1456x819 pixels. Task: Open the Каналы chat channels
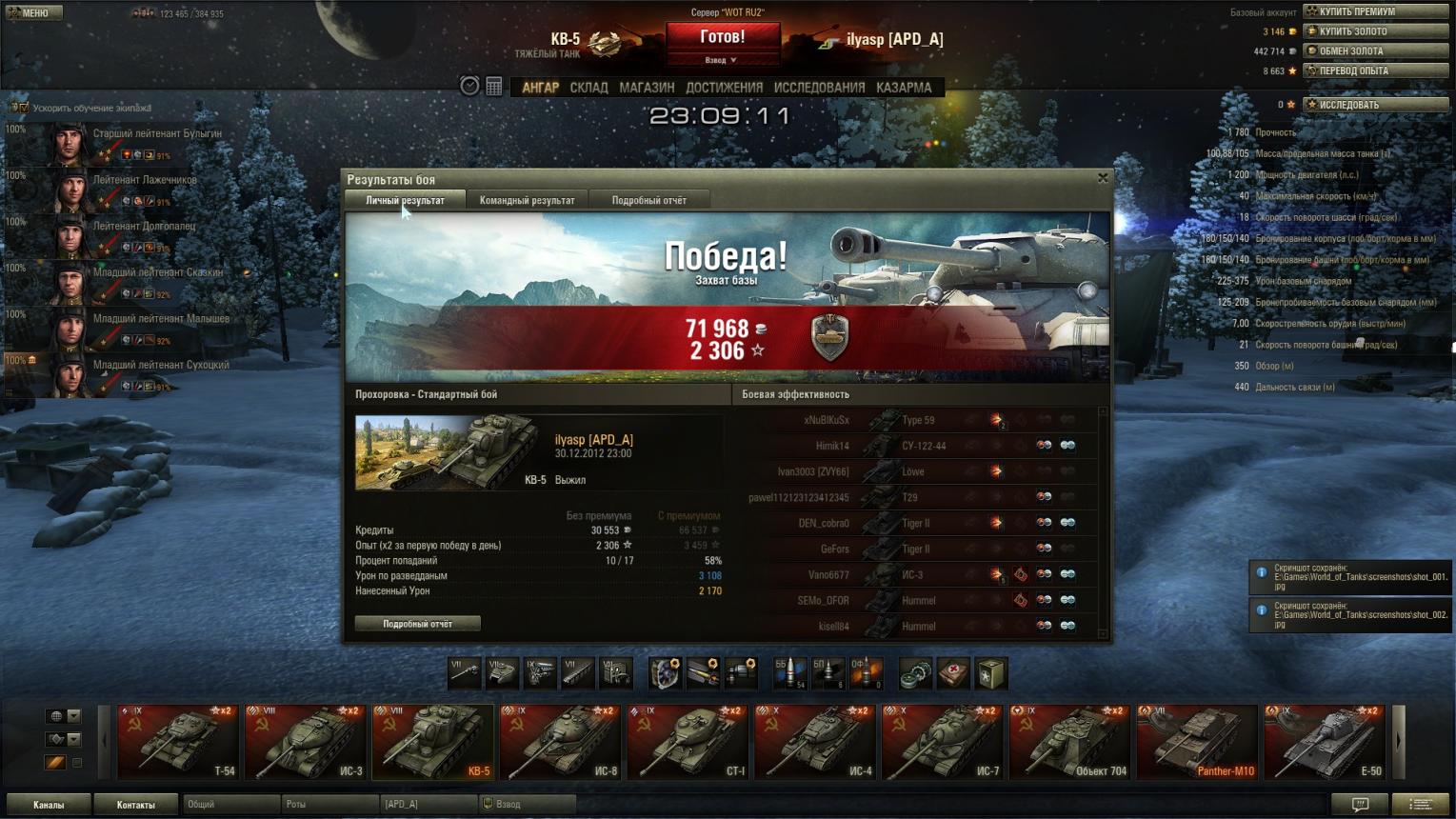(x=49, y=805)
